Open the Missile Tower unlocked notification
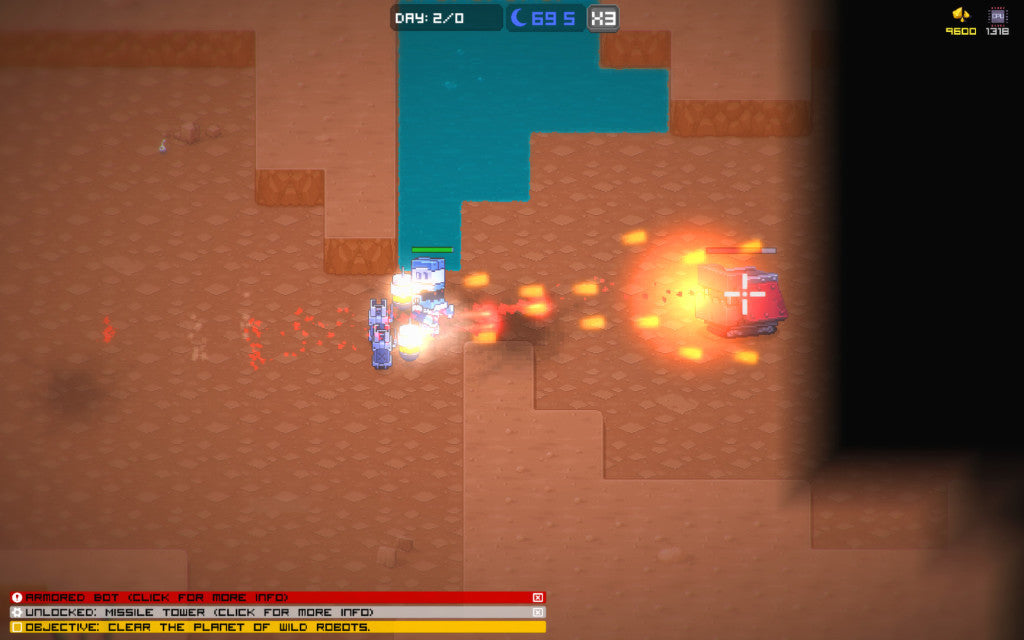 pyautogui.click(x=270, y=612)
